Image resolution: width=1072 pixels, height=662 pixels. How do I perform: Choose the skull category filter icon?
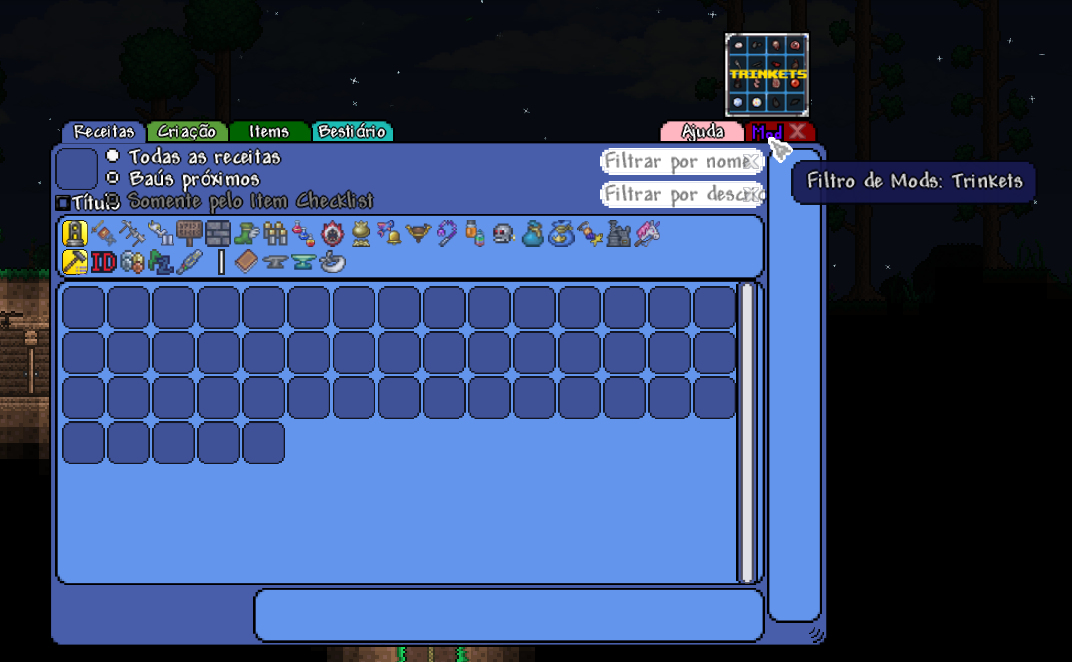(x=504, y=234)
